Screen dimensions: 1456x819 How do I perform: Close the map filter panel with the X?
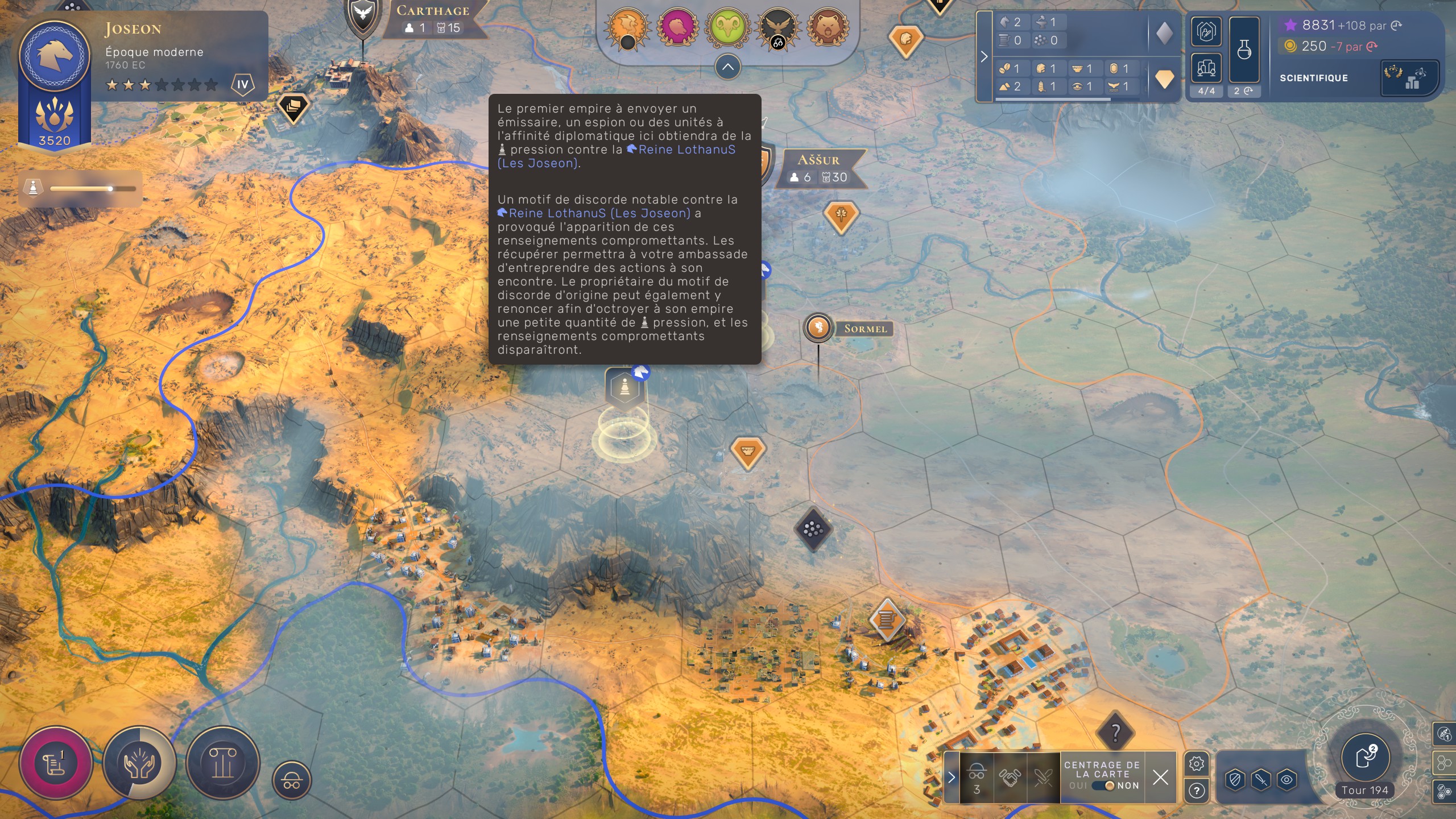pos(1160,777)
